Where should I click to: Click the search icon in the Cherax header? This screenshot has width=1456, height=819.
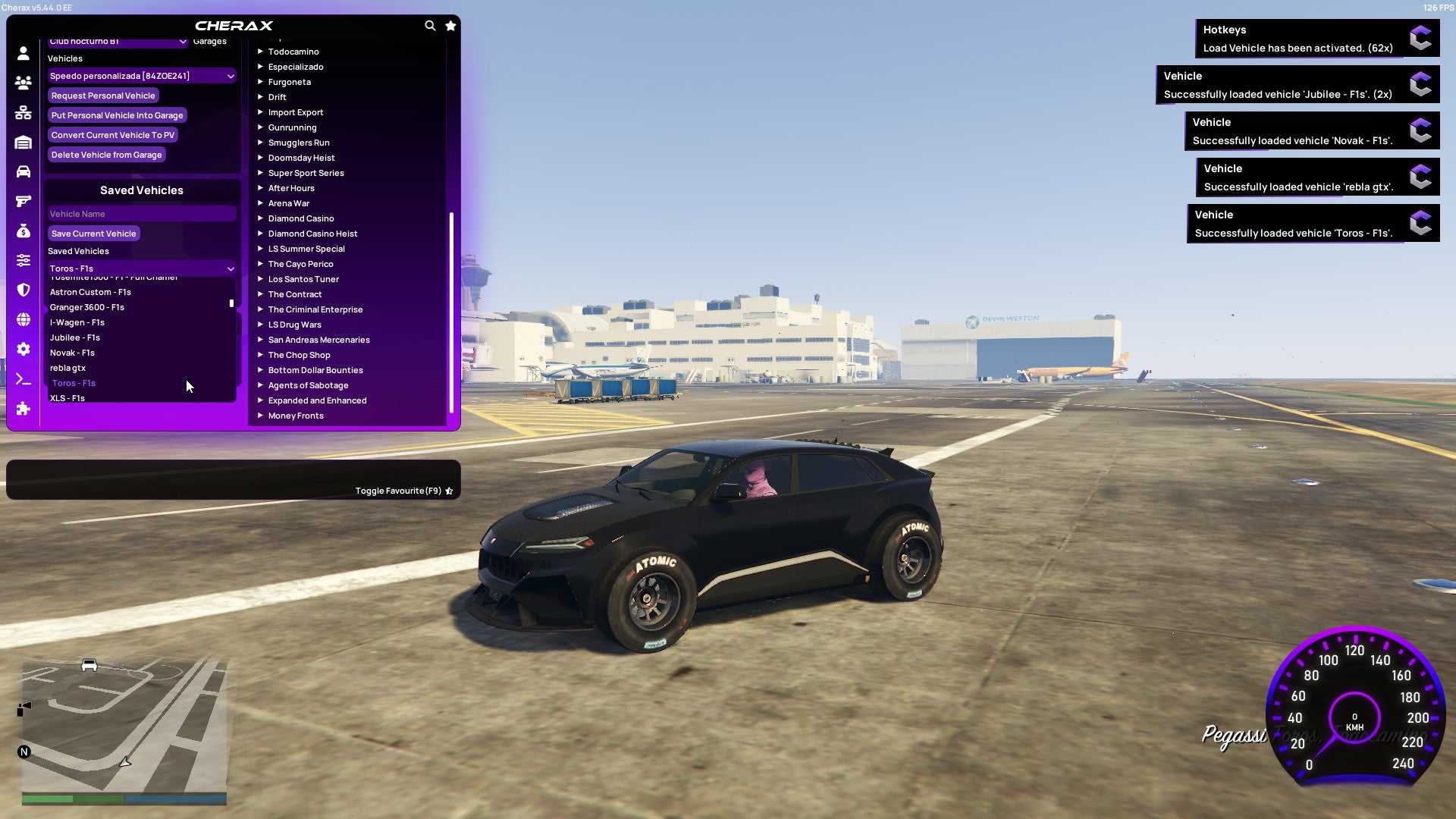point(430,25)
